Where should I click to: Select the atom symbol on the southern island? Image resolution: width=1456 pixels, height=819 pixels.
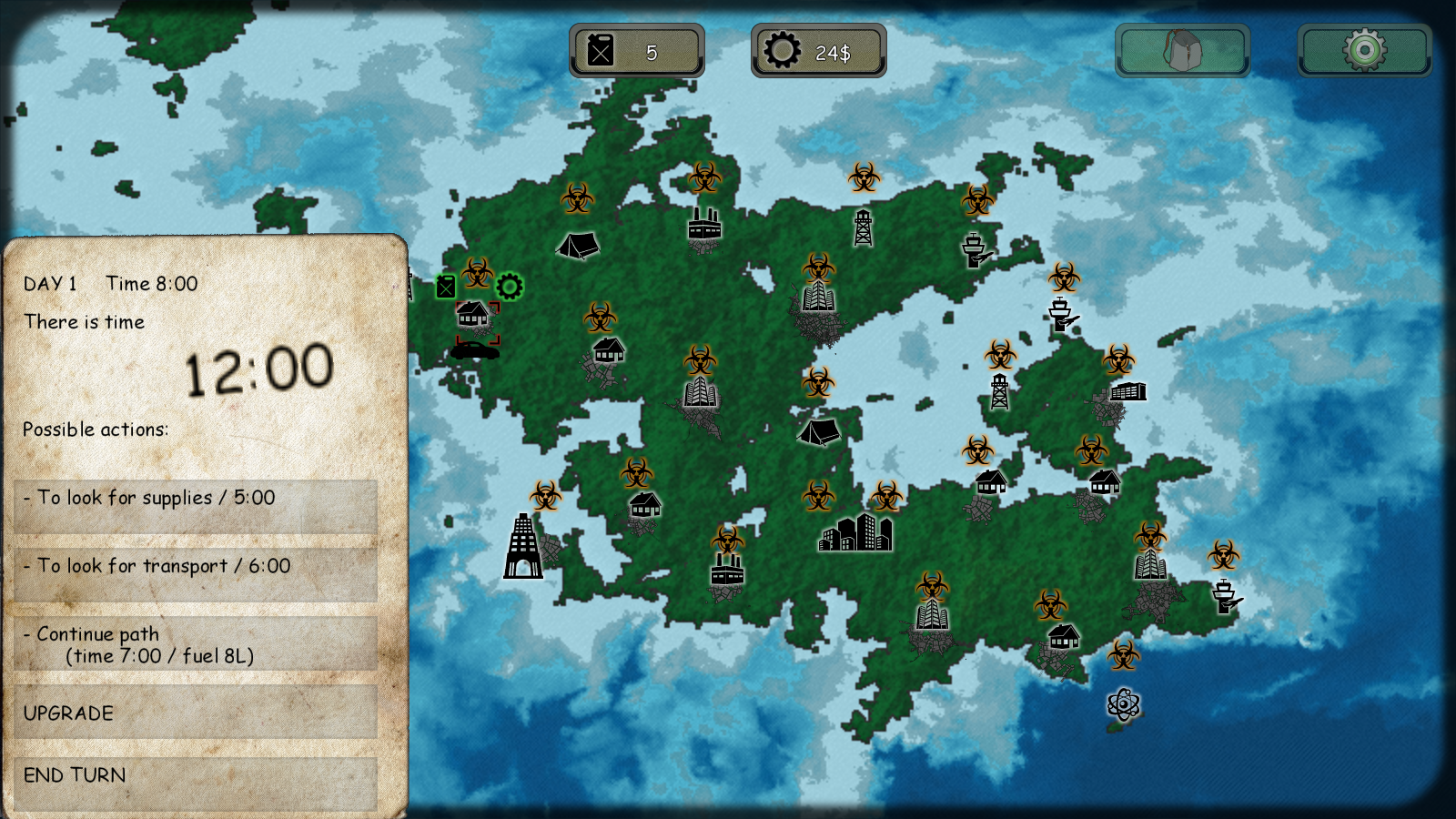pos(1123,705)
